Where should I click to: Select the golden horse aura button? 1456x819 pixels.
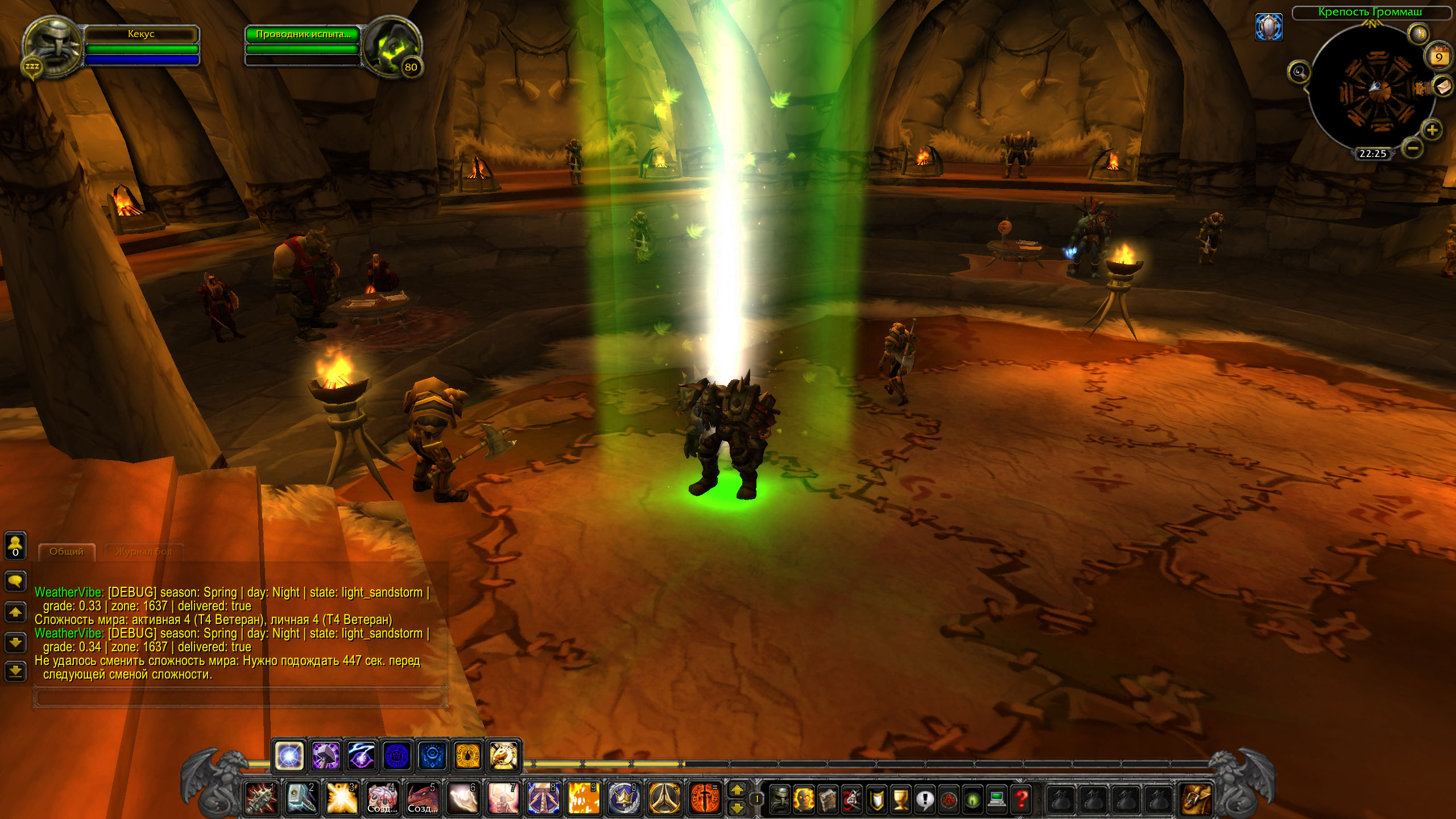click(503, 756)
